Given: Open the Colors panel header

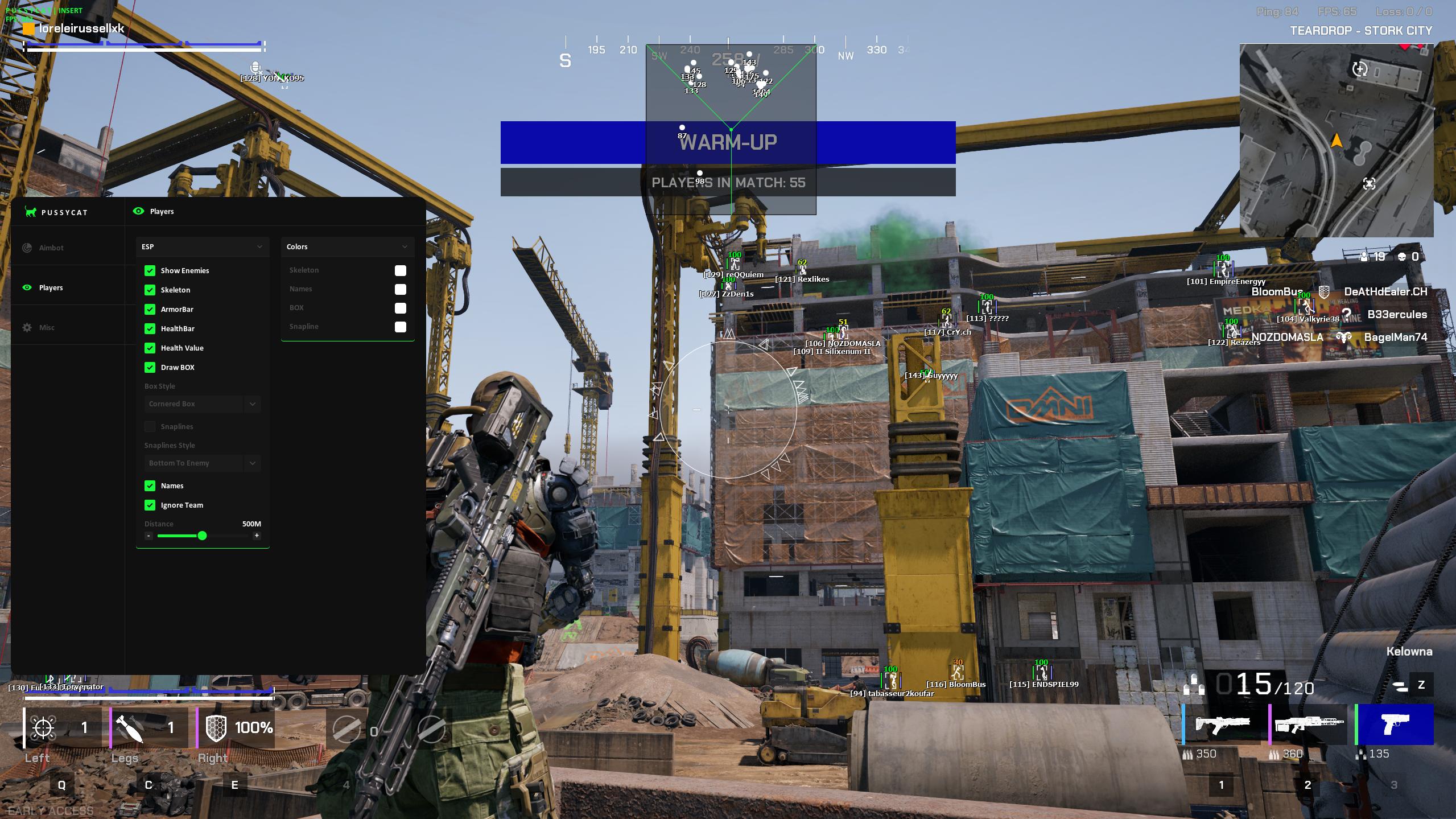Looking at the screenshot, I should 348,246.
